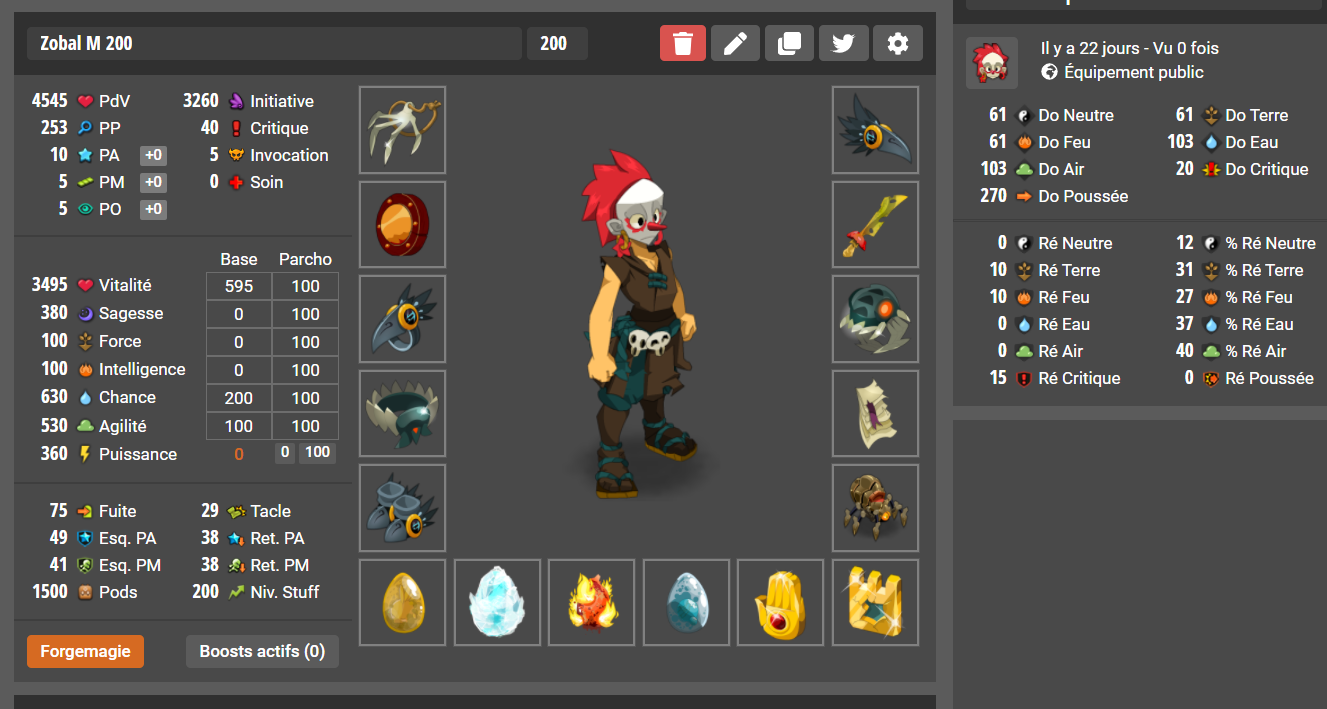Viewport: 1327px width, 709px height.
Task: Select the flaming red Dofus slot
Action: (591, 603)
